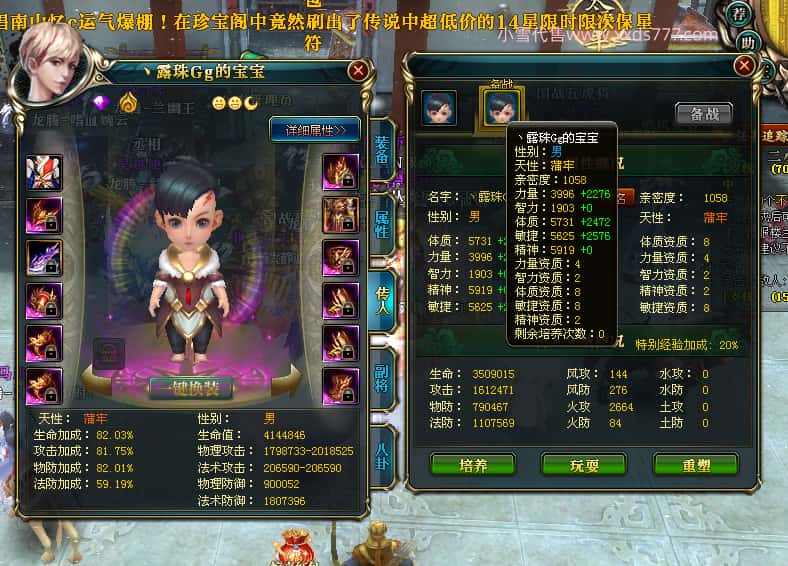Activate the 重塑 reshape button
Image resolution: width=788 pixels, height=566 pixels.
coord(695,466)
